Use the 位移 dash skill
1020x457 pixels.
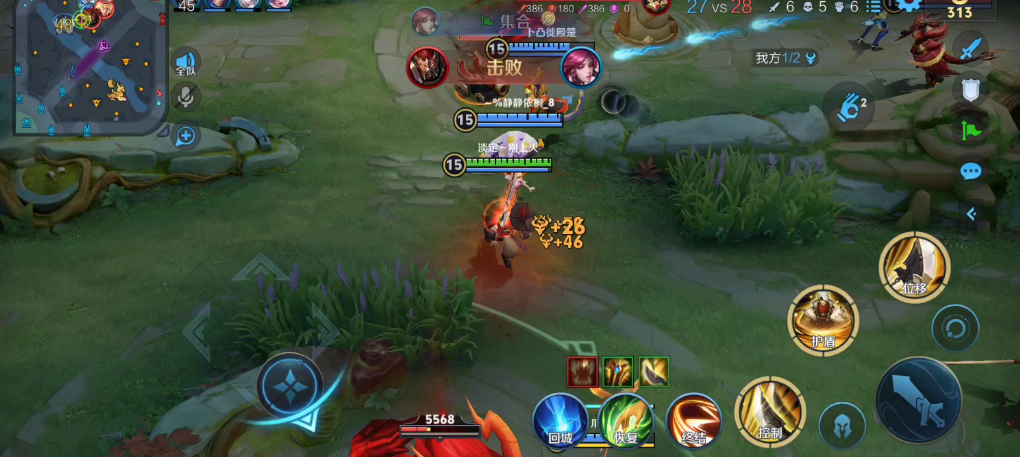(x=914, y=266)
